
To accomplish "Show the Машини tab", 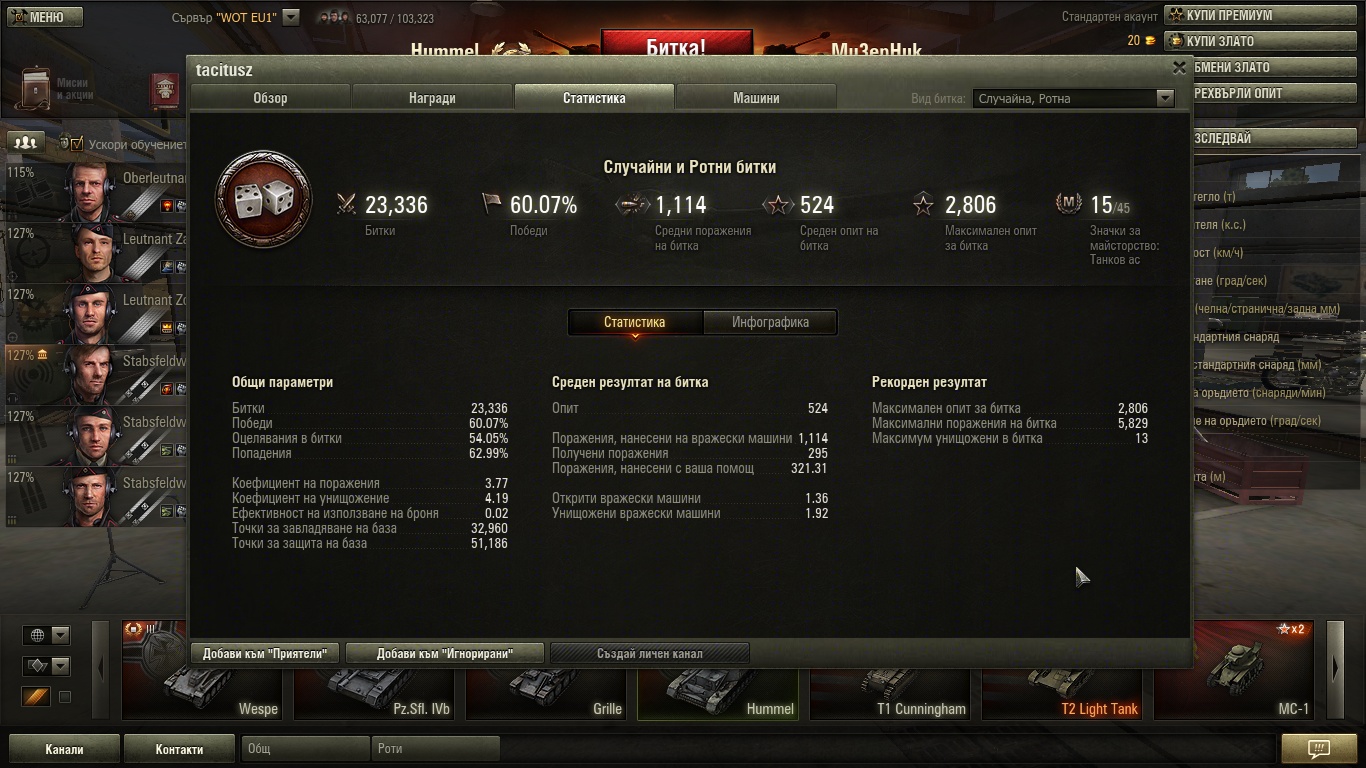I will point(756,98).
